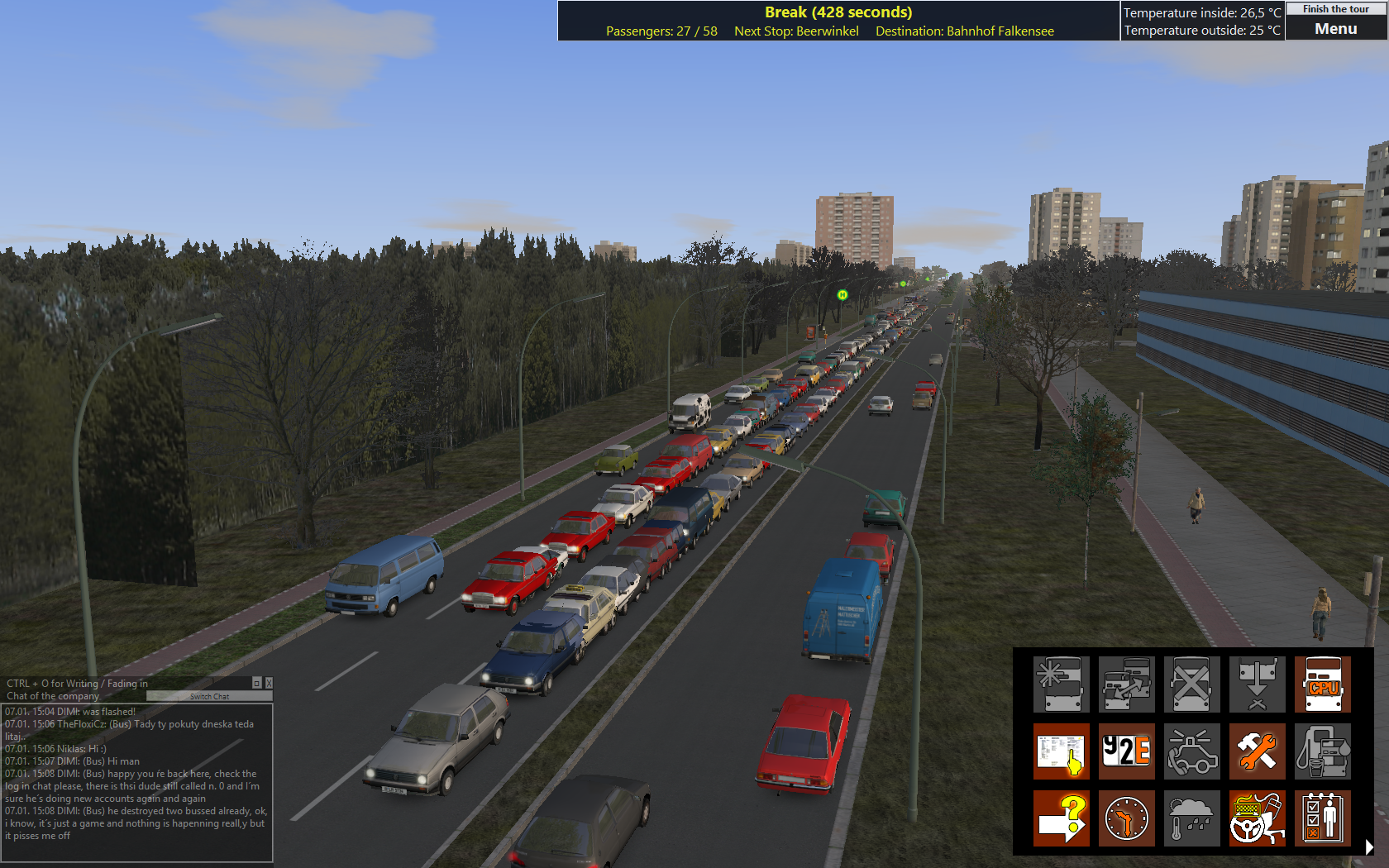Select the bus with asterisk icon
The height and width of the screenshot is (868, 1389).
point(1061,684)
